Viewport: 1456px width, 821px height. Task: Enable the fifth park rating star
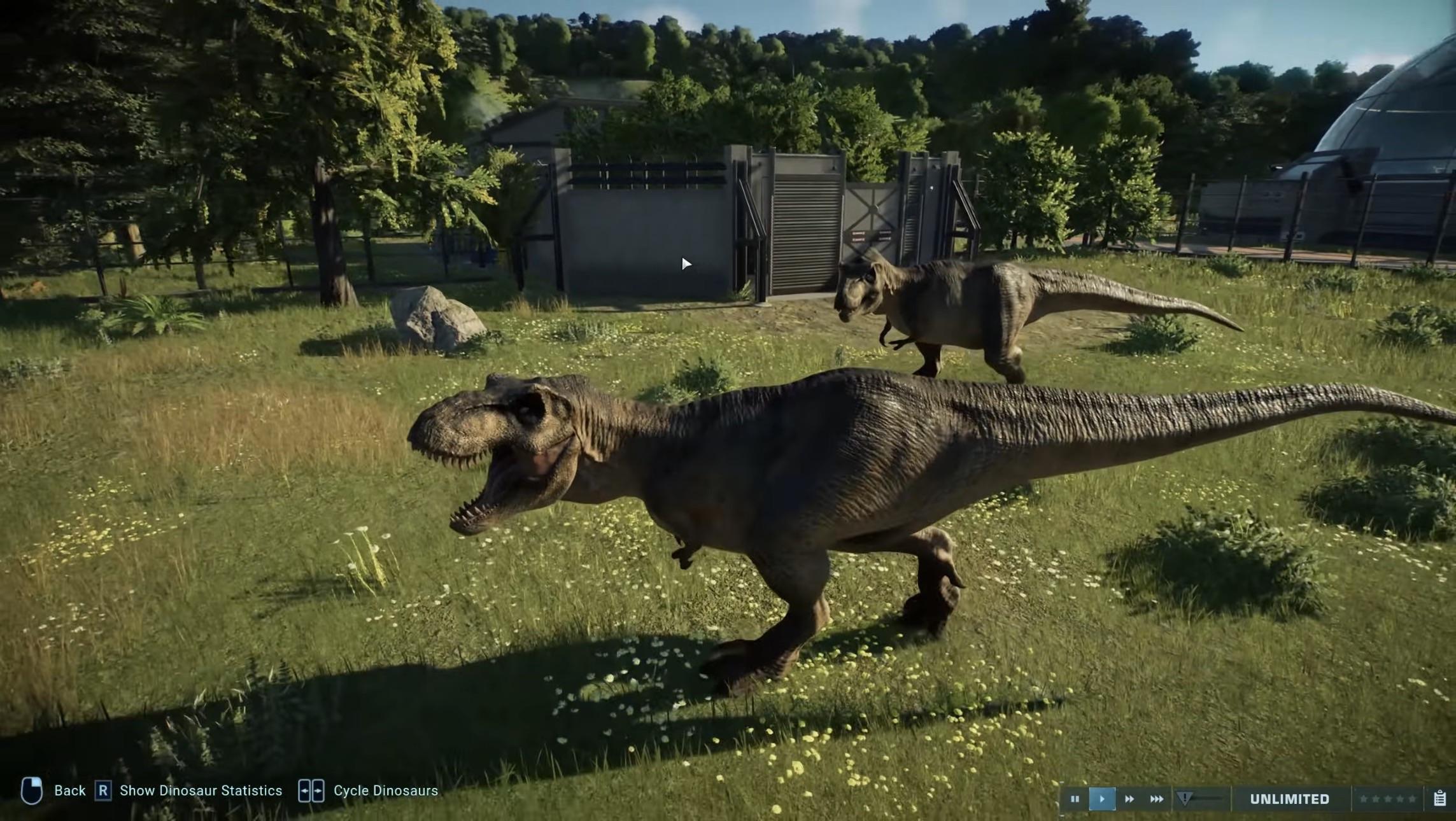point(1413,799)
